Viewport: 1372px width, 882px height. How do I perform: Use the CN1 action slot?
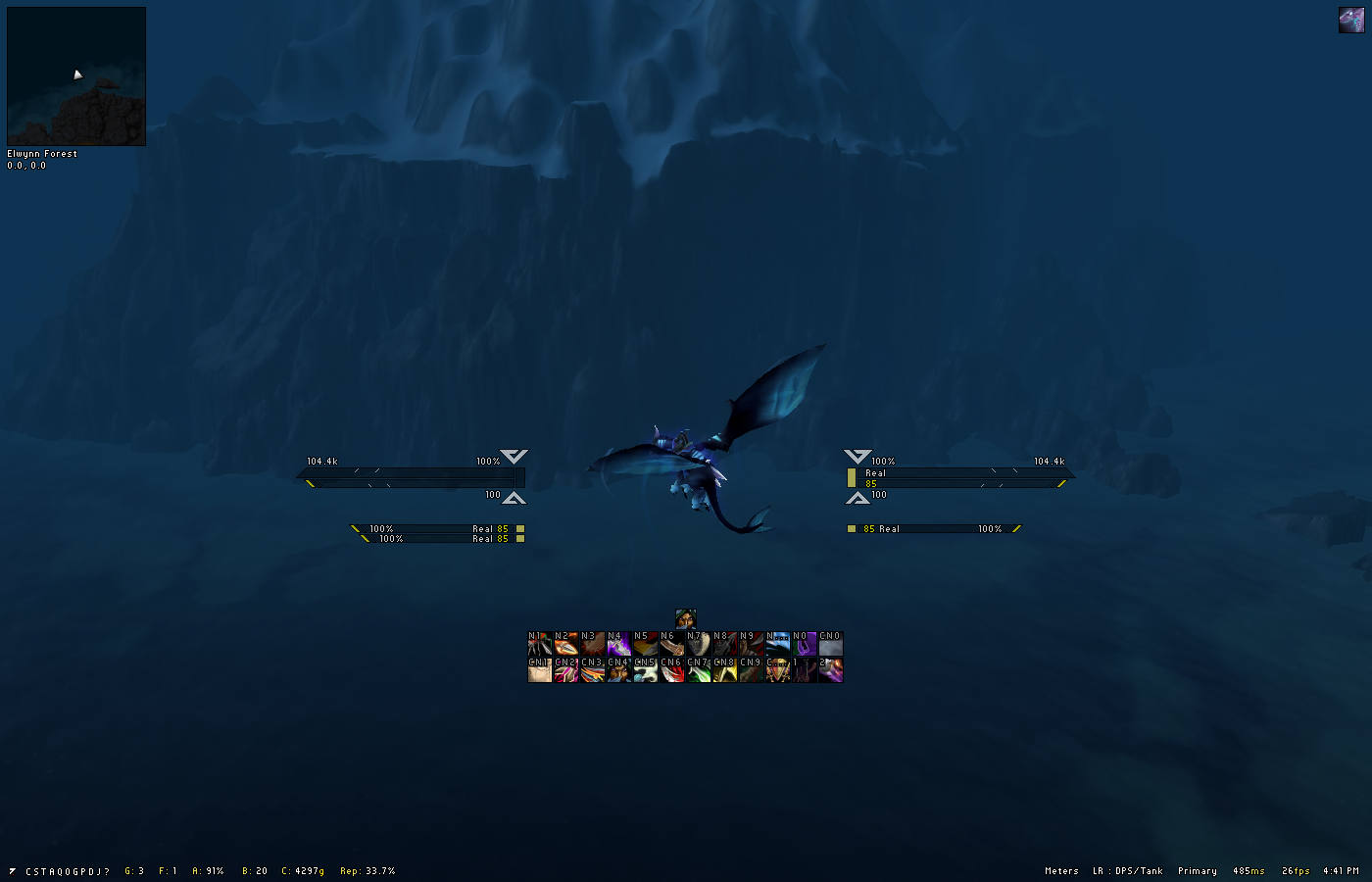[x=540, y=670]
